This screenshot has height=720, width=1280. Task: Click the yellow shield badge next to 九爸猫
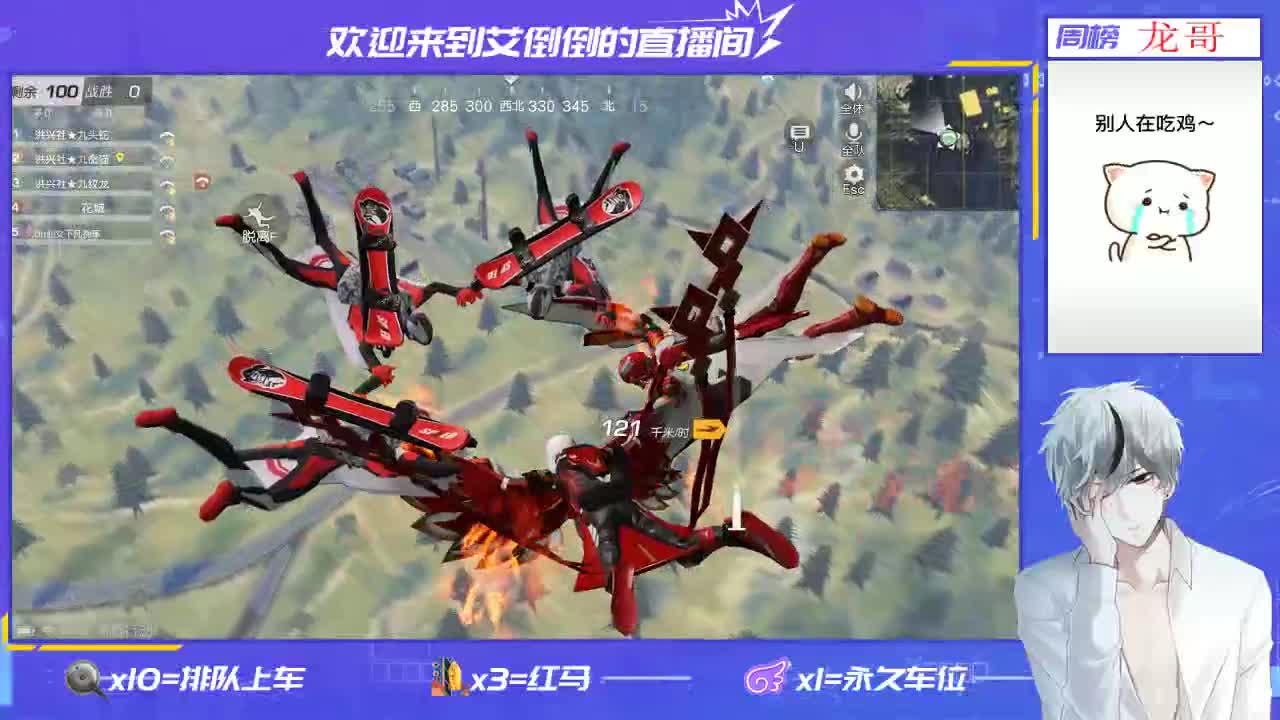tap(120, 158)
